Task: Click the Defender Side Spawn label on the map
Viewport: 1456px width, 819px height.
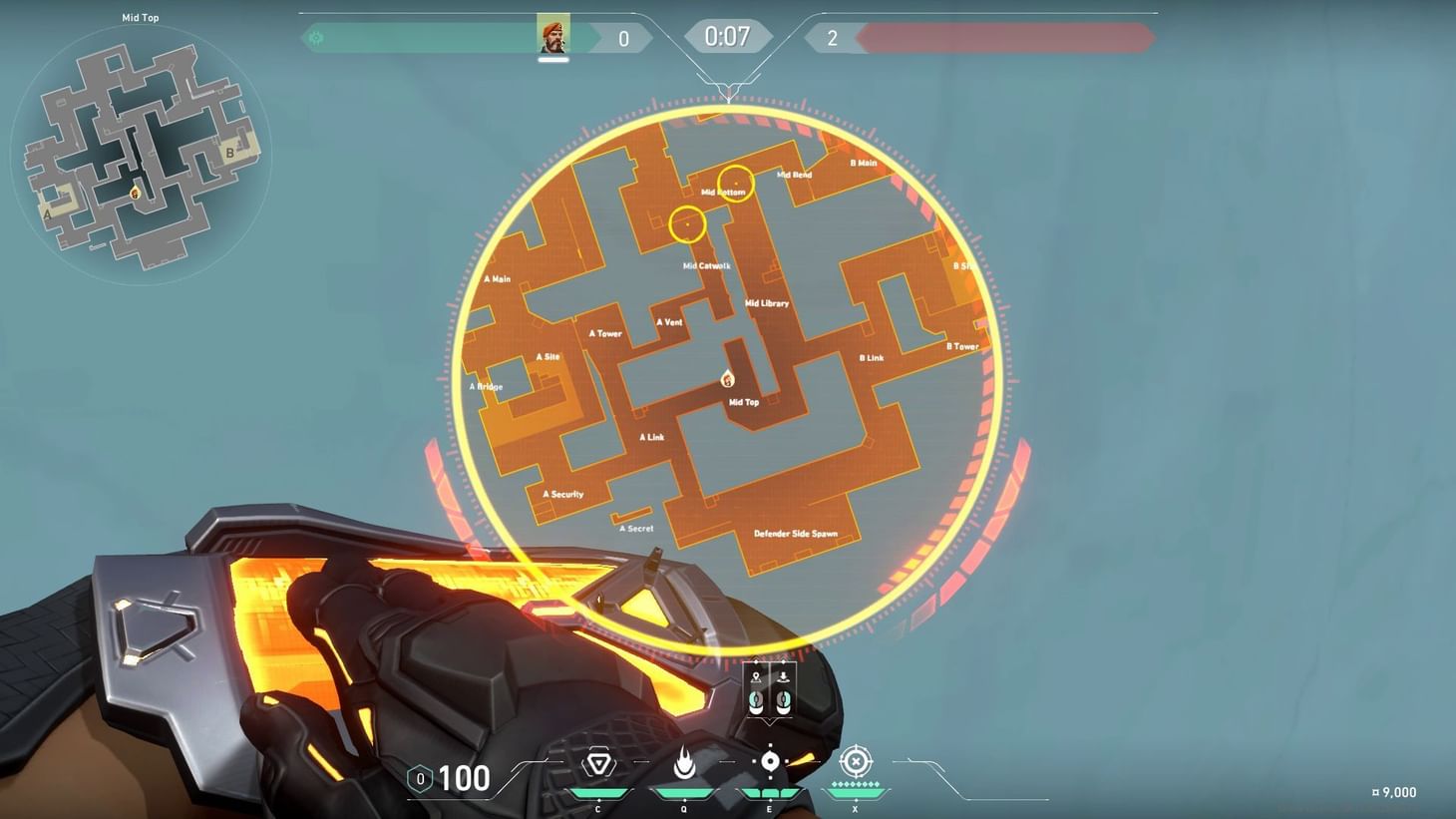Action: (798, 534)
